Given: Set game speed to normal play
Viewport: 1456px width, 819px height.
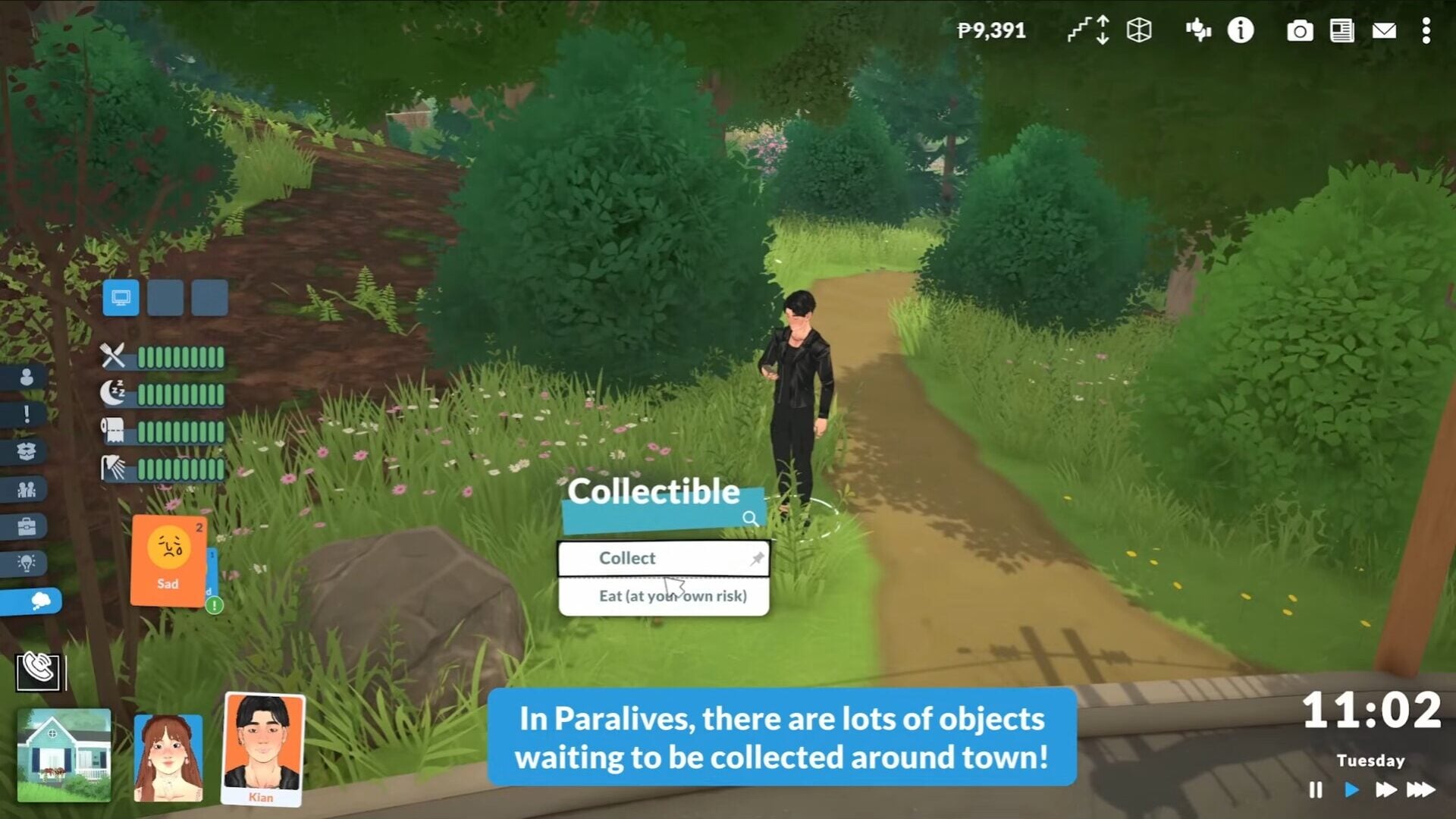Looking at the screenshot, I should tap(1351, 790).
